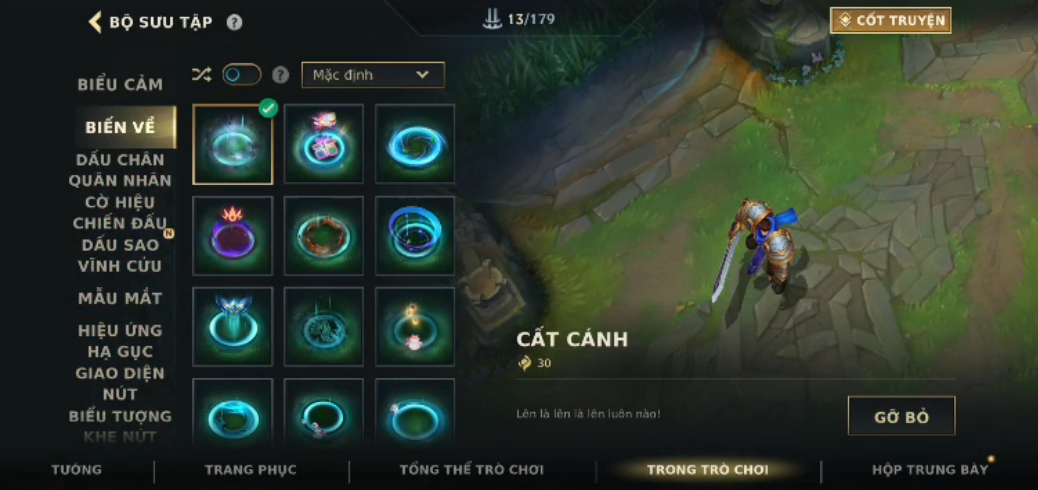Switch to the Tướng tab
Screen dimensions: 1038x490
click(77, 469)
